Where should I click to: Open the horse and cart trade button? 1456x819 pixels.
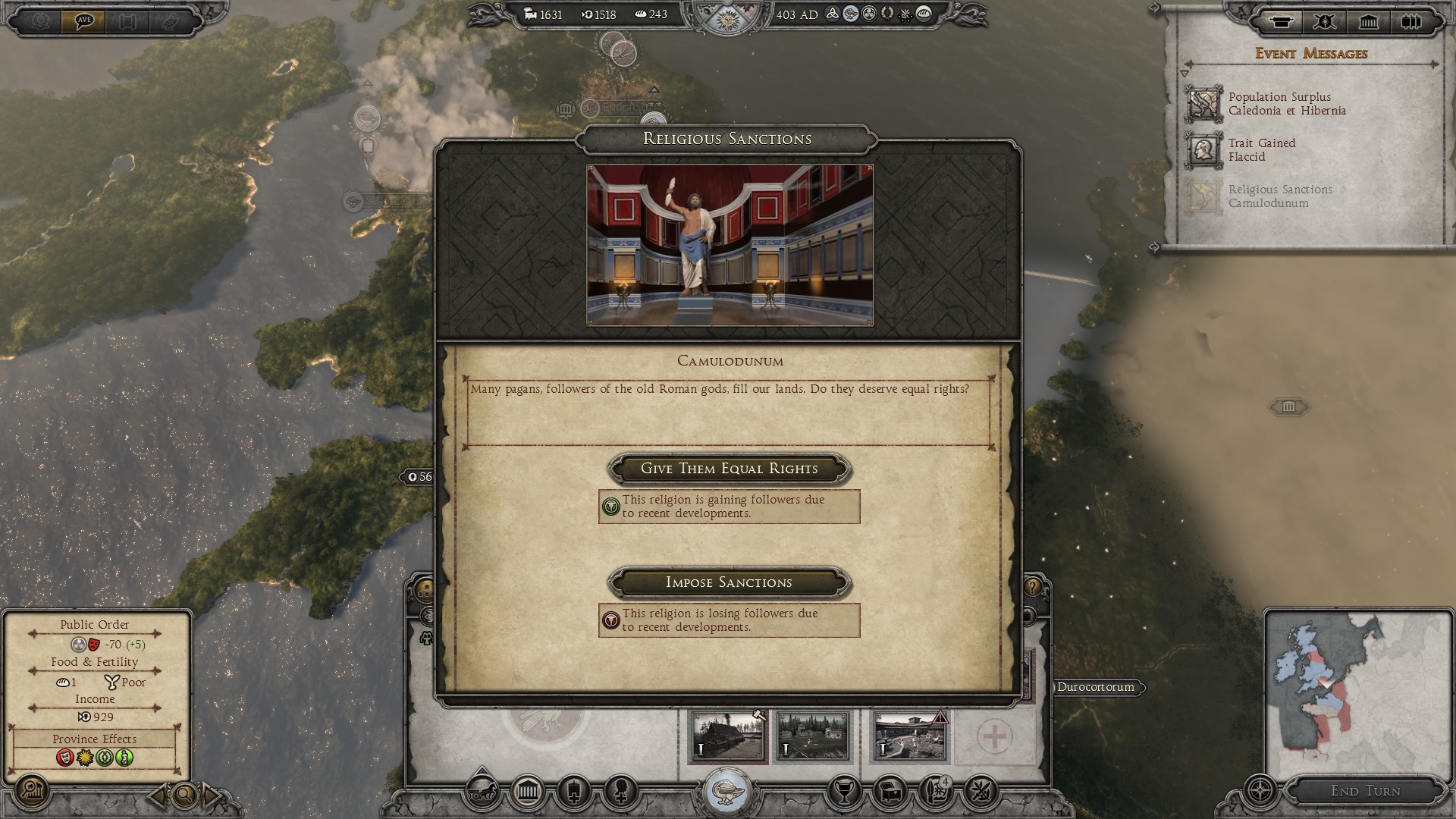(x=482, y=792)
